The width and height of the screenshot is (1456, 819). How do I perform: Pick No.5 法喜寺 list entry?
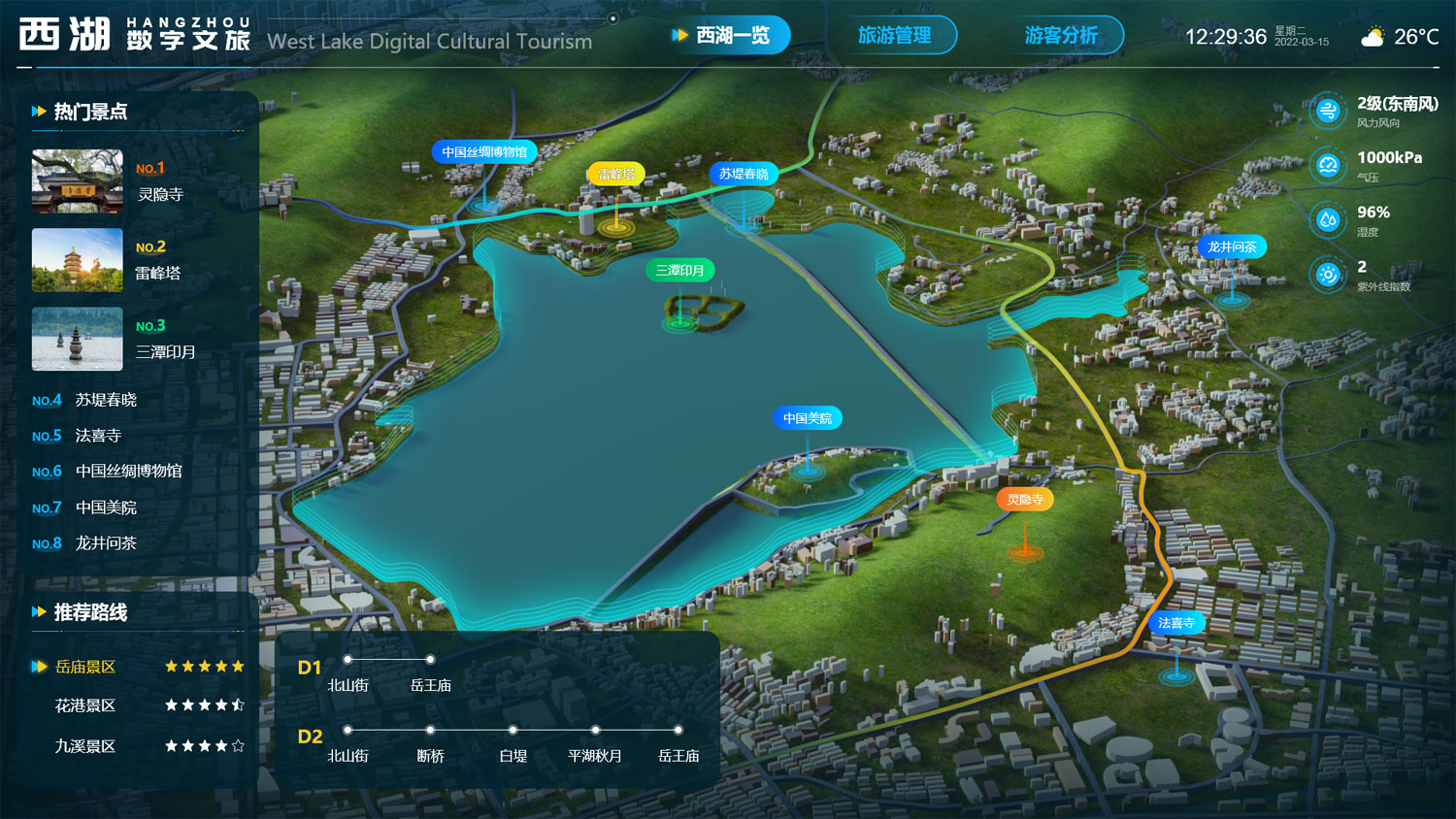(97, 436)
